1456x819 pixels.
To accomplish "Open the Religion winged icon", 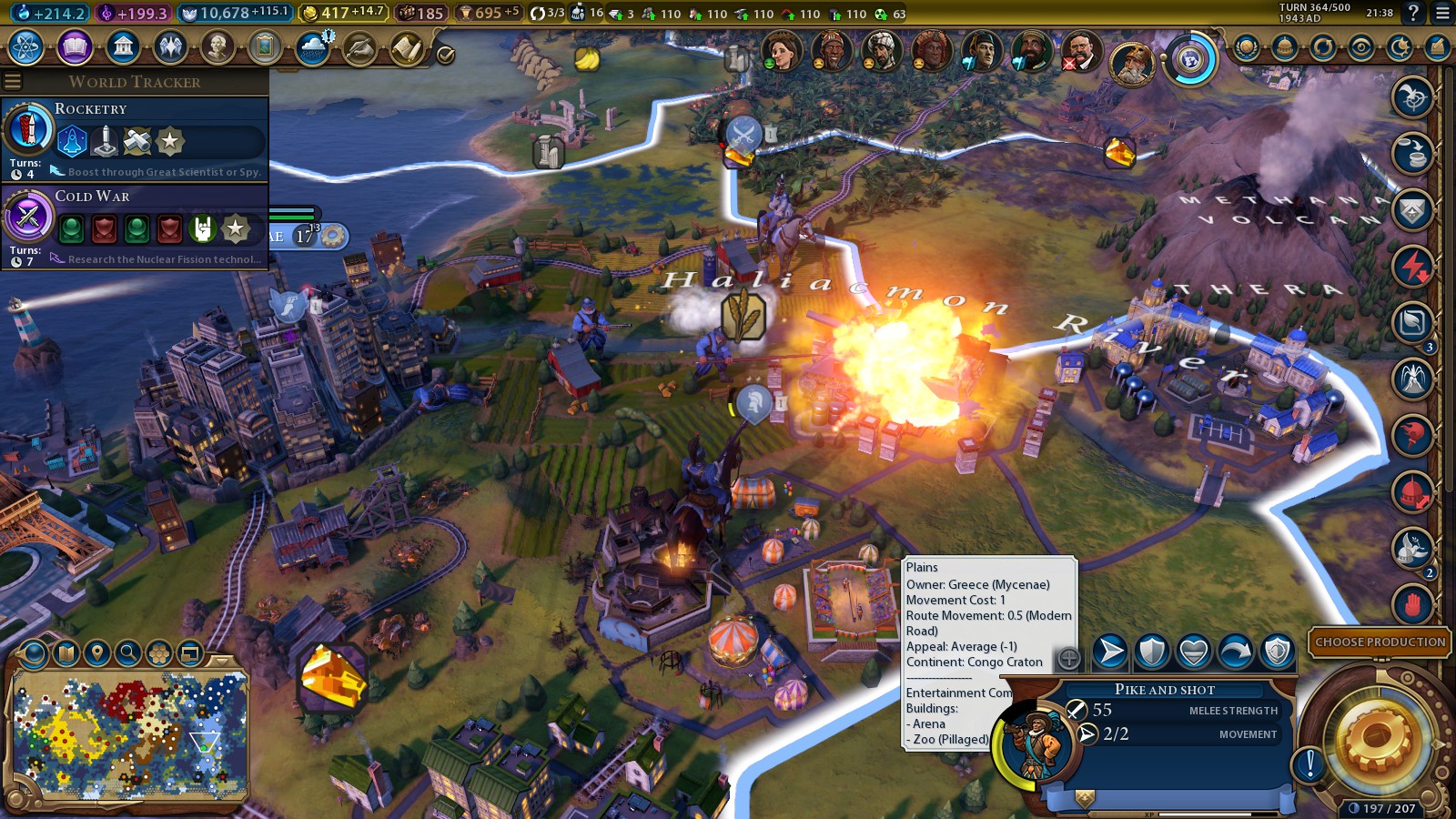I will pos(170,47).
